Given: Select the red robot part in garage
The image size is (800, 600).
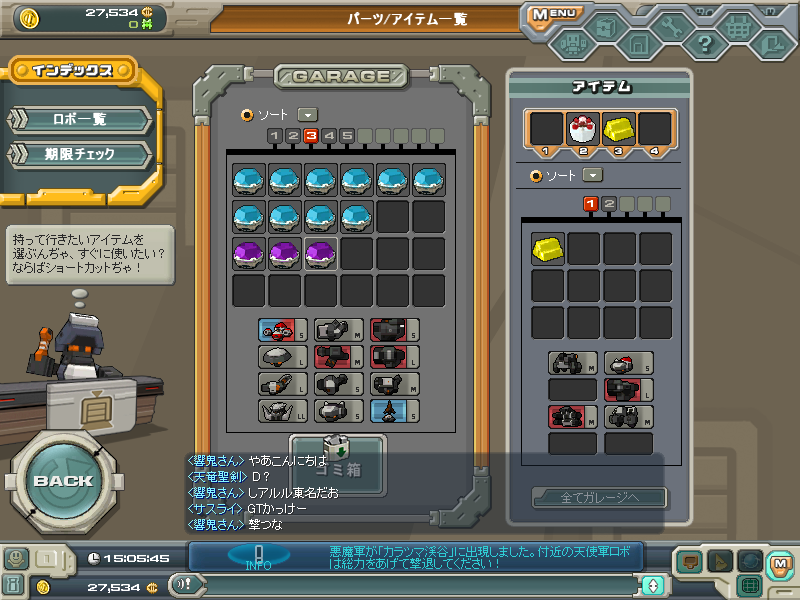Looking at the screenshot, I should click(x=277, y=330).
